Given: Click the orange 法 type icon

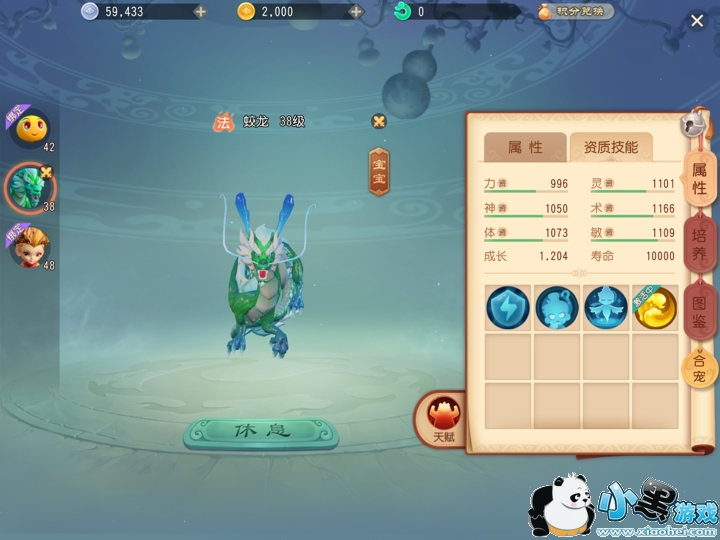Looking at the screenshot, I should [x=222, y=122].
